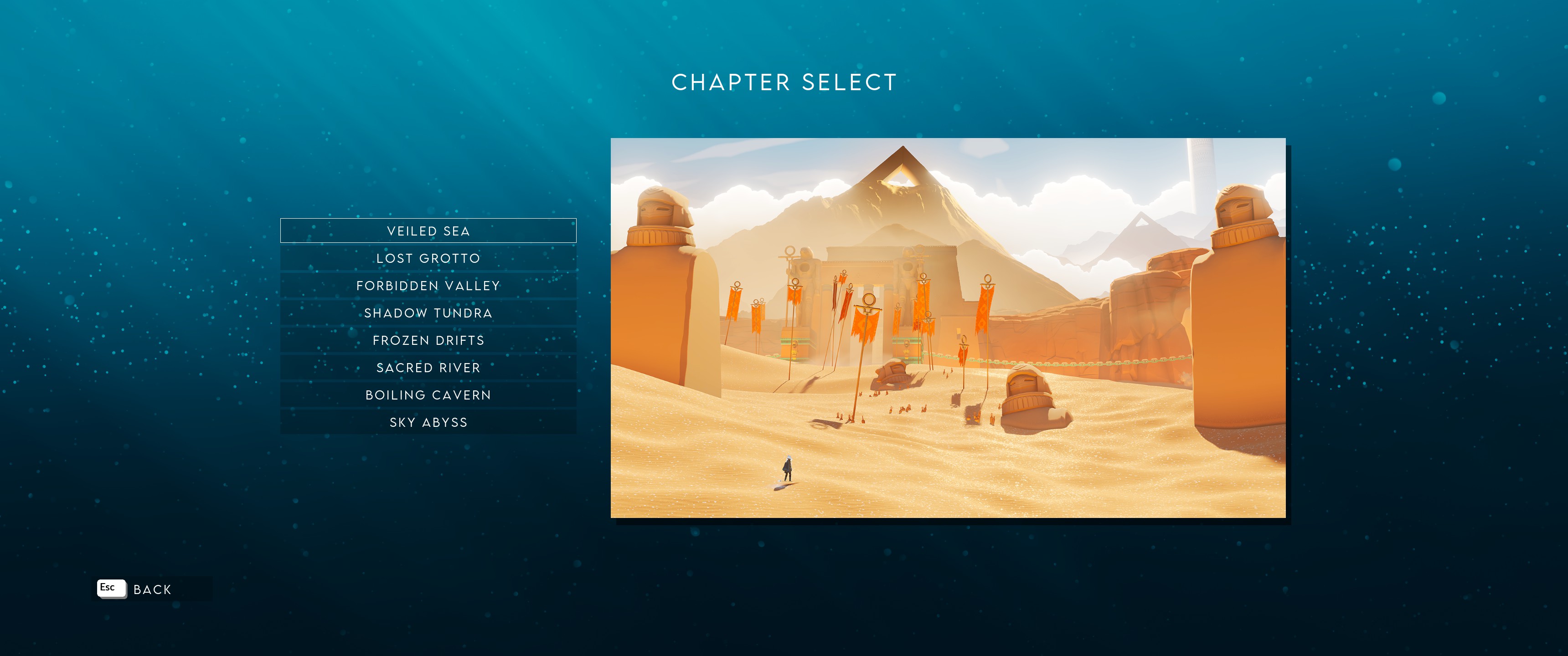1568x656 pixels.
Task: Select the Frozen Drifts chapter
Action: coord(428,340)
